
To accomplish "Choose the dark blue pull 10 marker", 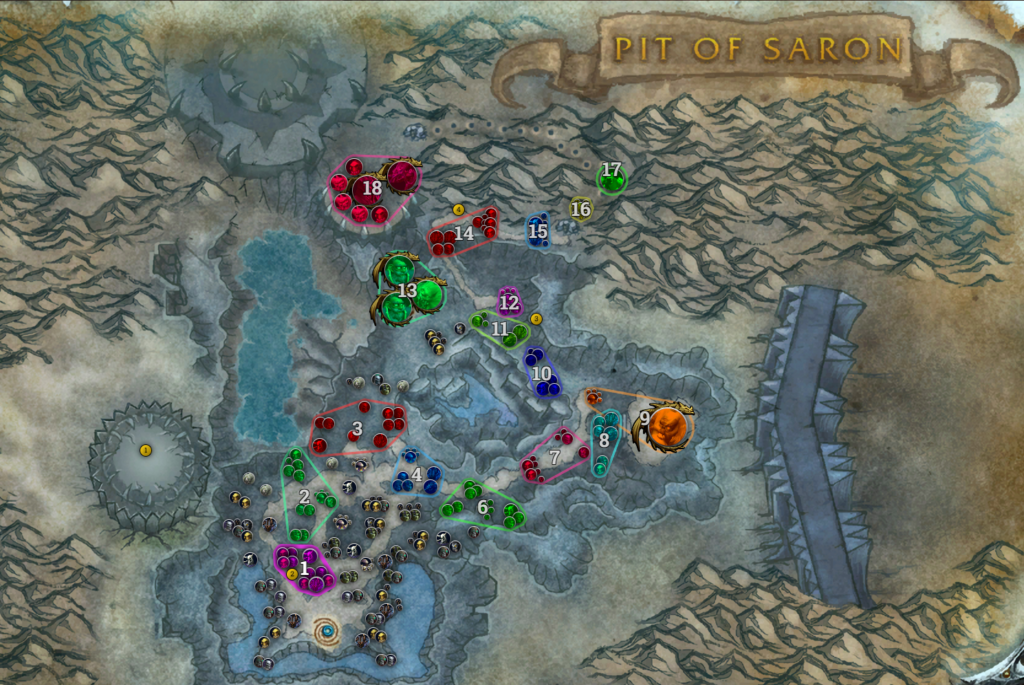I will coord(542,373).
